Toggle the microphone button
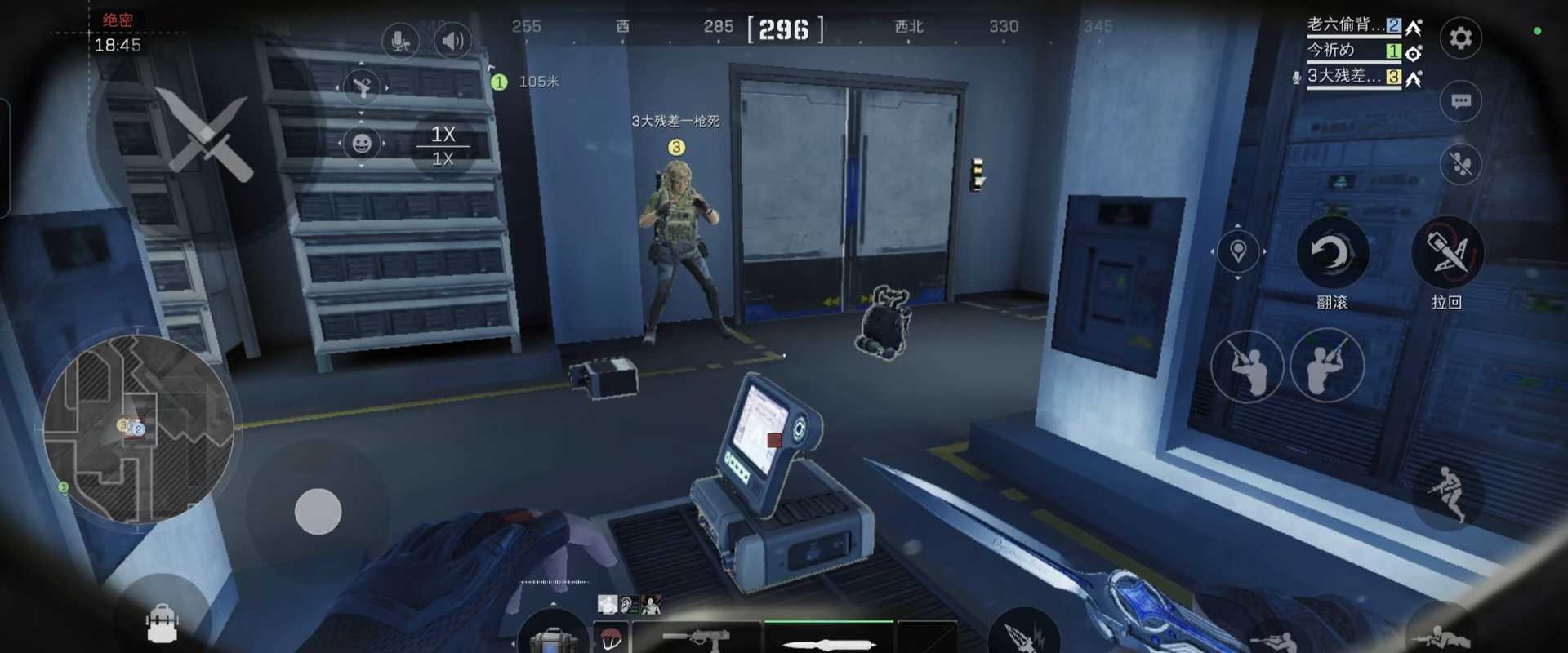The height and width of the screenshot is (653, 1568). tap(400, 41)
